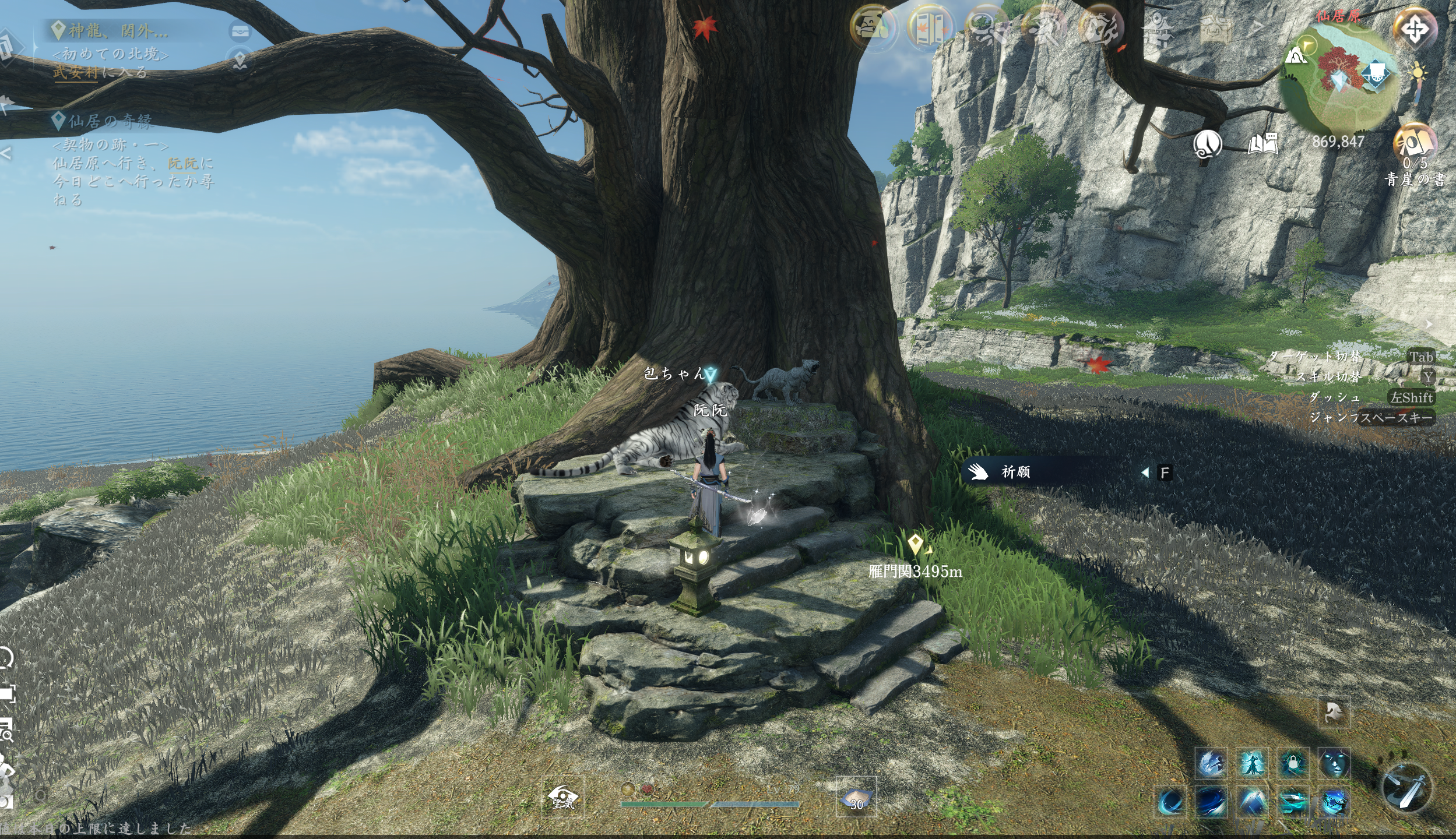Viewport: 1456px width, 839px height.
Task: Select the 仙居の奇縁 quest entry
Action: [x=110, y=121]
